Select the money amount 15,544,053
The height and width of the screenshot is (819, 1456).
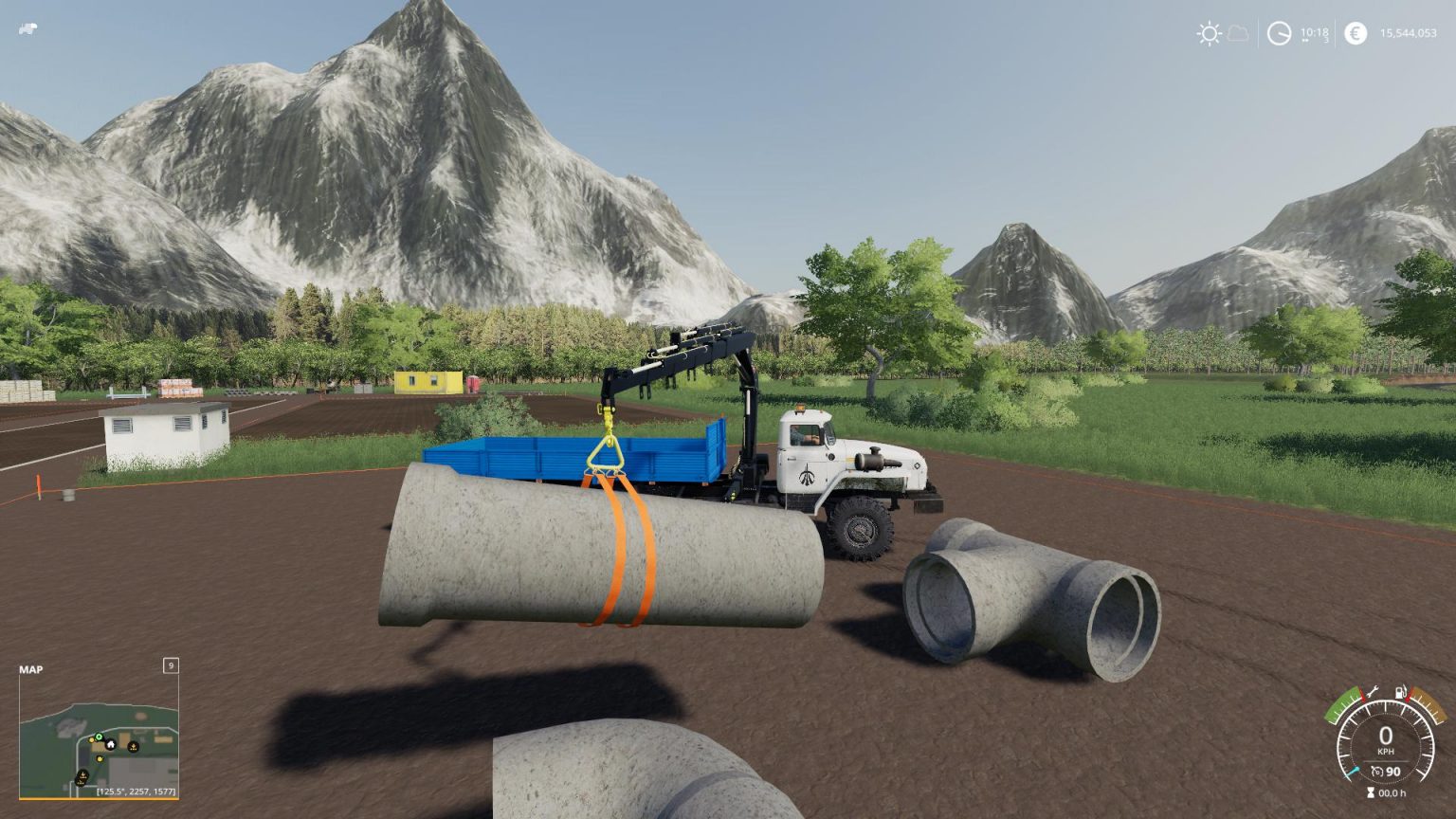tap(1410, 33)
